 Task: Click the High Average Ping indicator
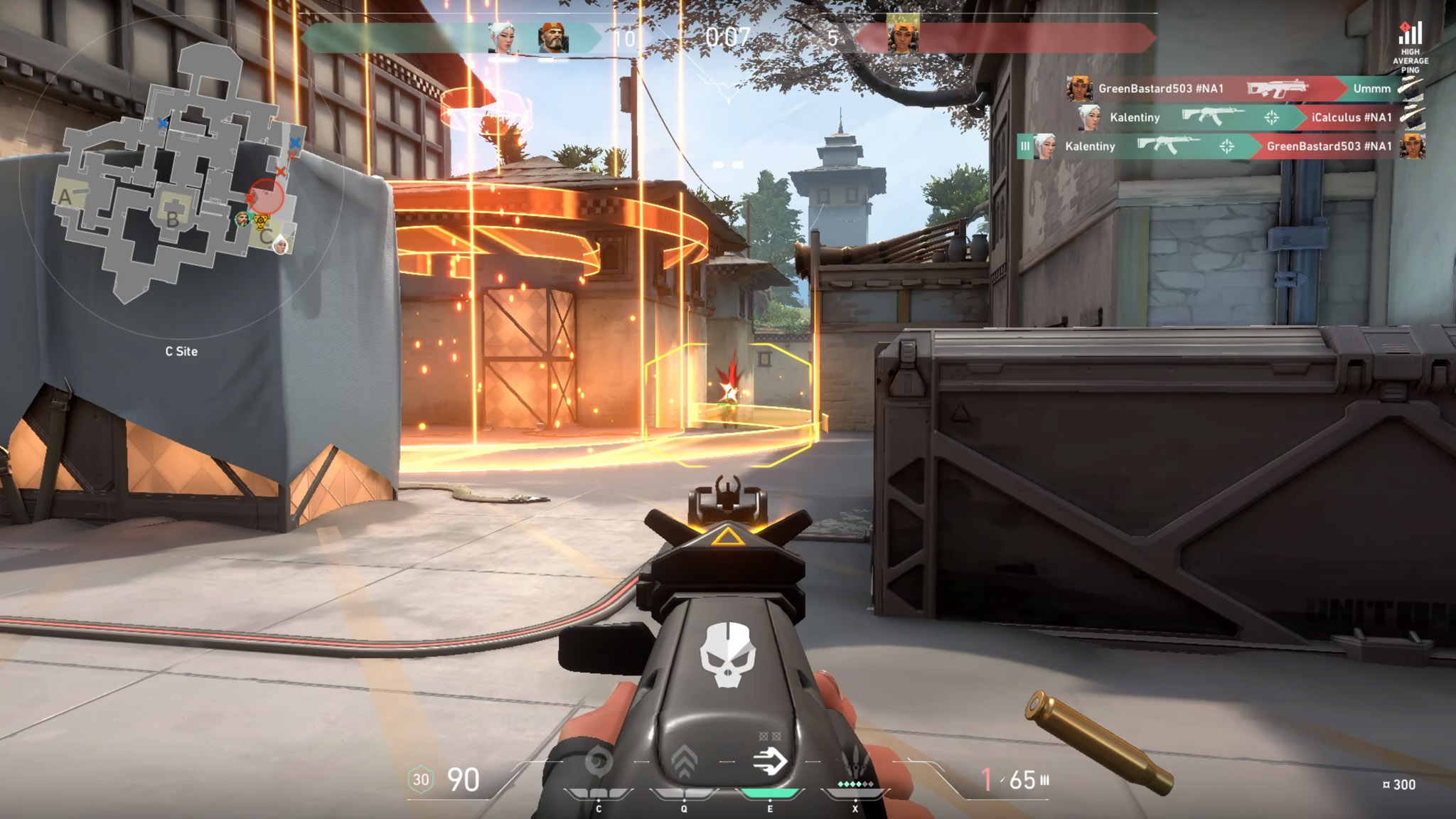tap(1410, 47)
